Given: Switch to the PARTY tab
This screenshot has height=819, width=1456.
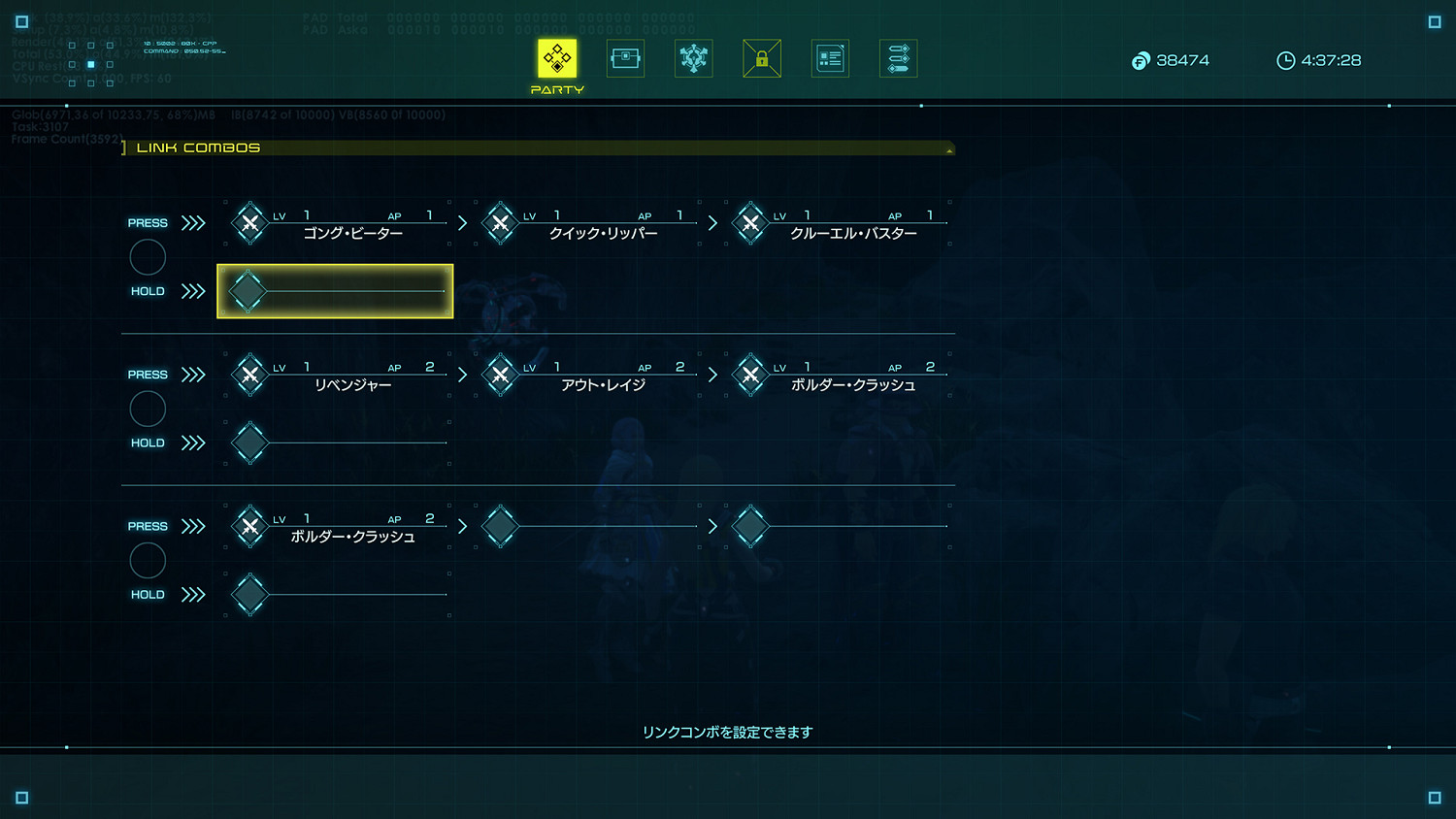Looking at the screenshot, I should coord(556,58).
